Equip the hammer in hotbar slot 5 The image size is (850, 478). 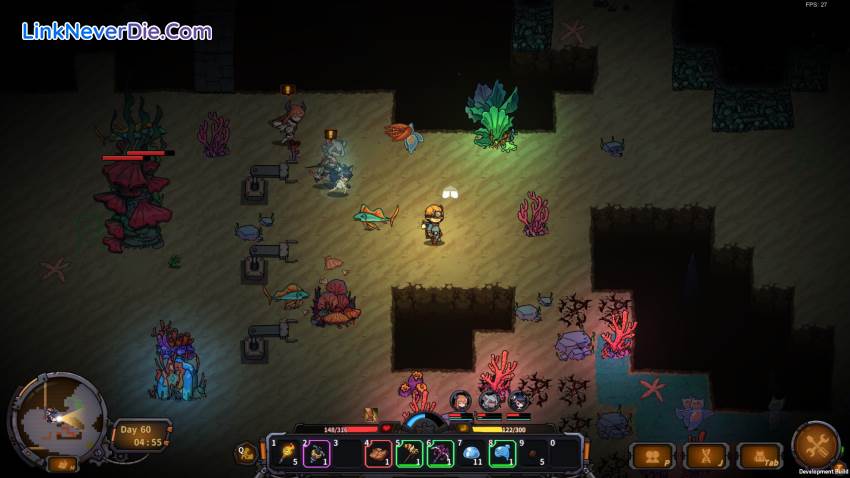[x=408, y=454]
